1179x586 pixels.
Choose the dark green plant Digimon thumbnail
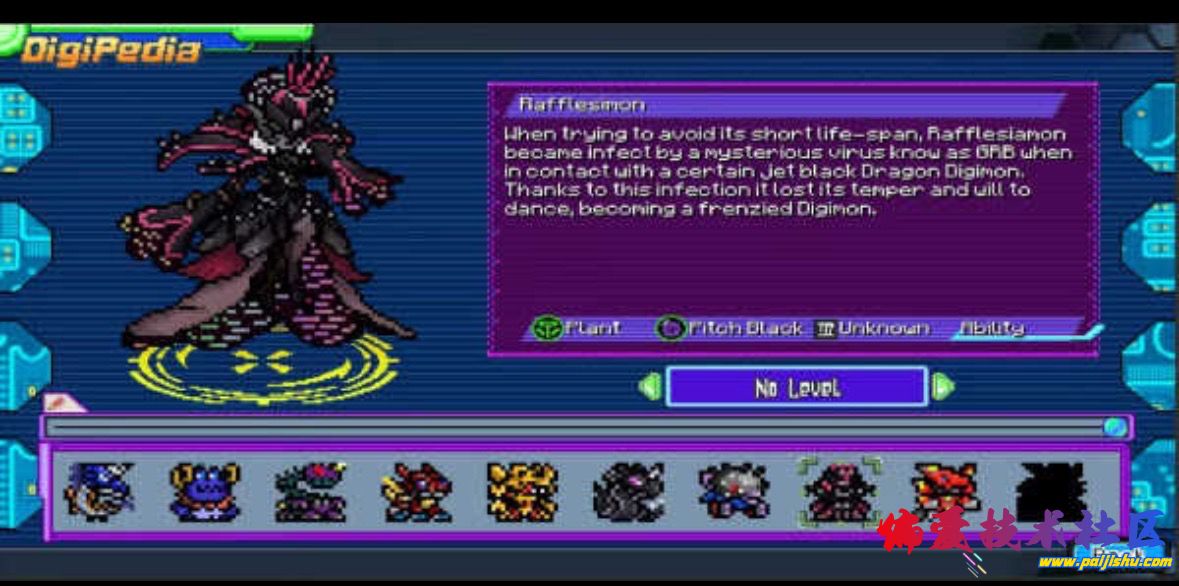coord(310,491)
